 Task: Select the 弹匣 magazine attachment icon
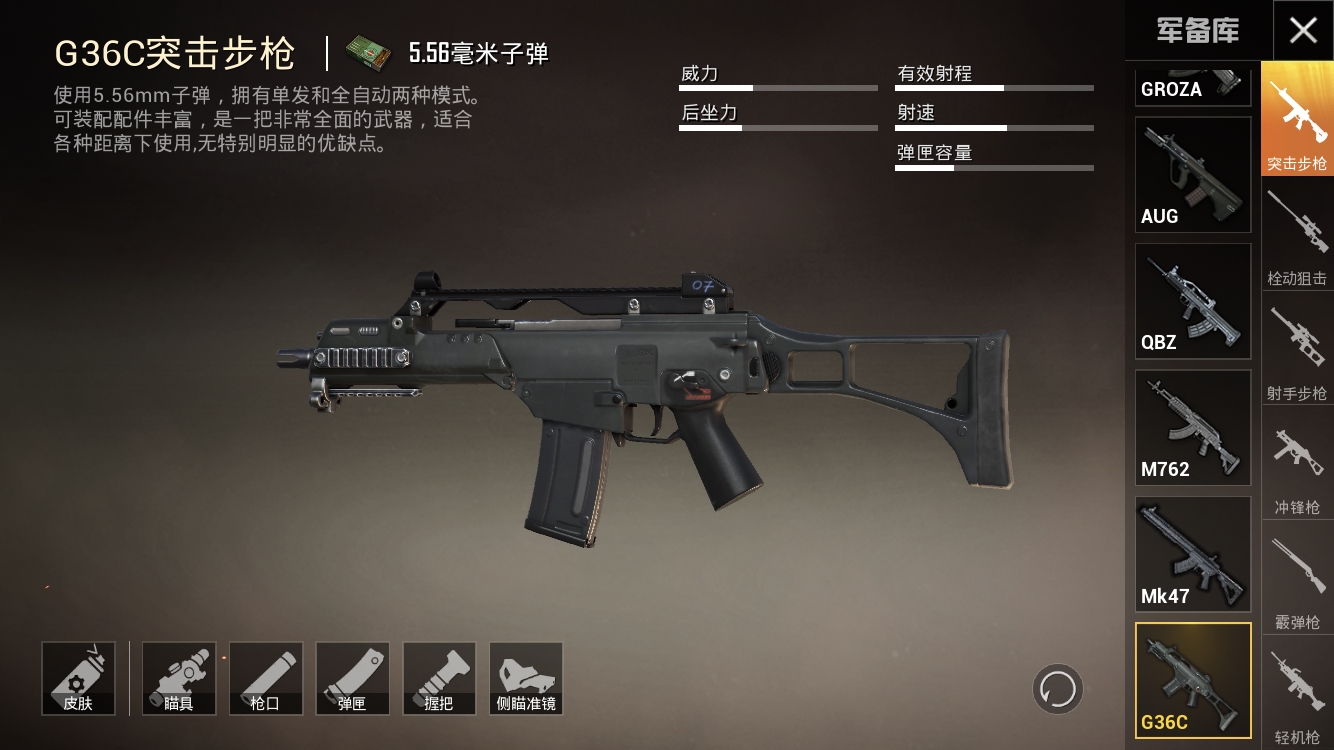click(352, 678)
